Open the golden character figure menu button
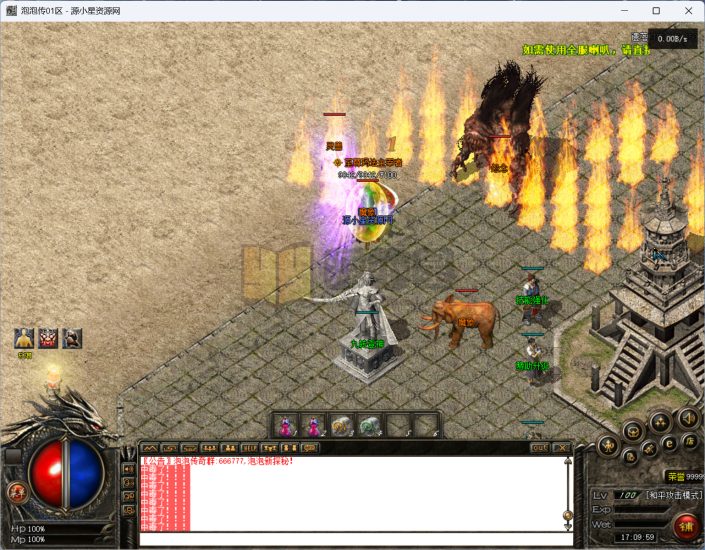705x550 pixels. coord(609,445)
